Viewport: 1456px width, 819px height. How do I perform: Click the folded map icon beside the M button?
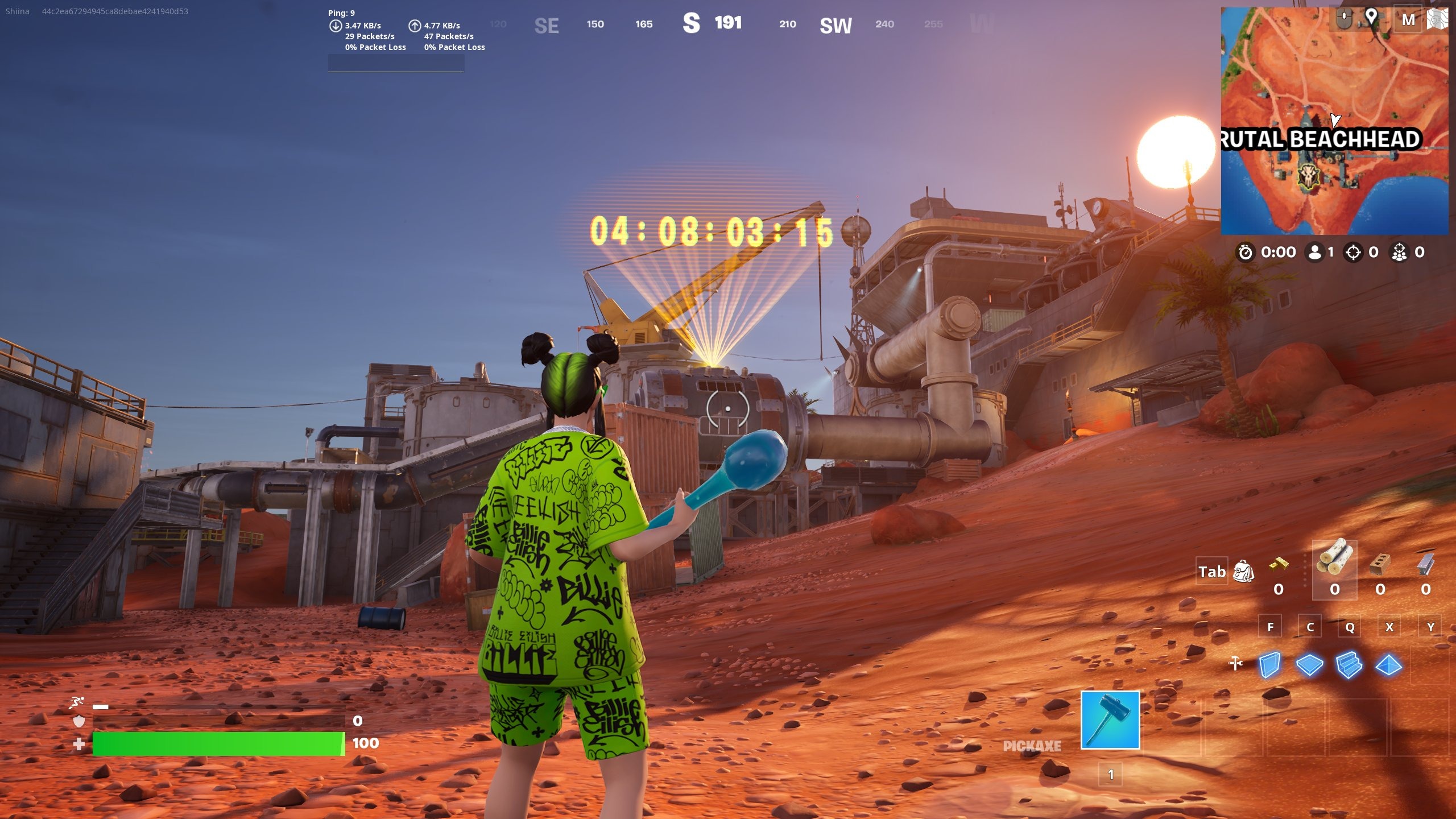pyautogui.click(x=1439, y=18)
